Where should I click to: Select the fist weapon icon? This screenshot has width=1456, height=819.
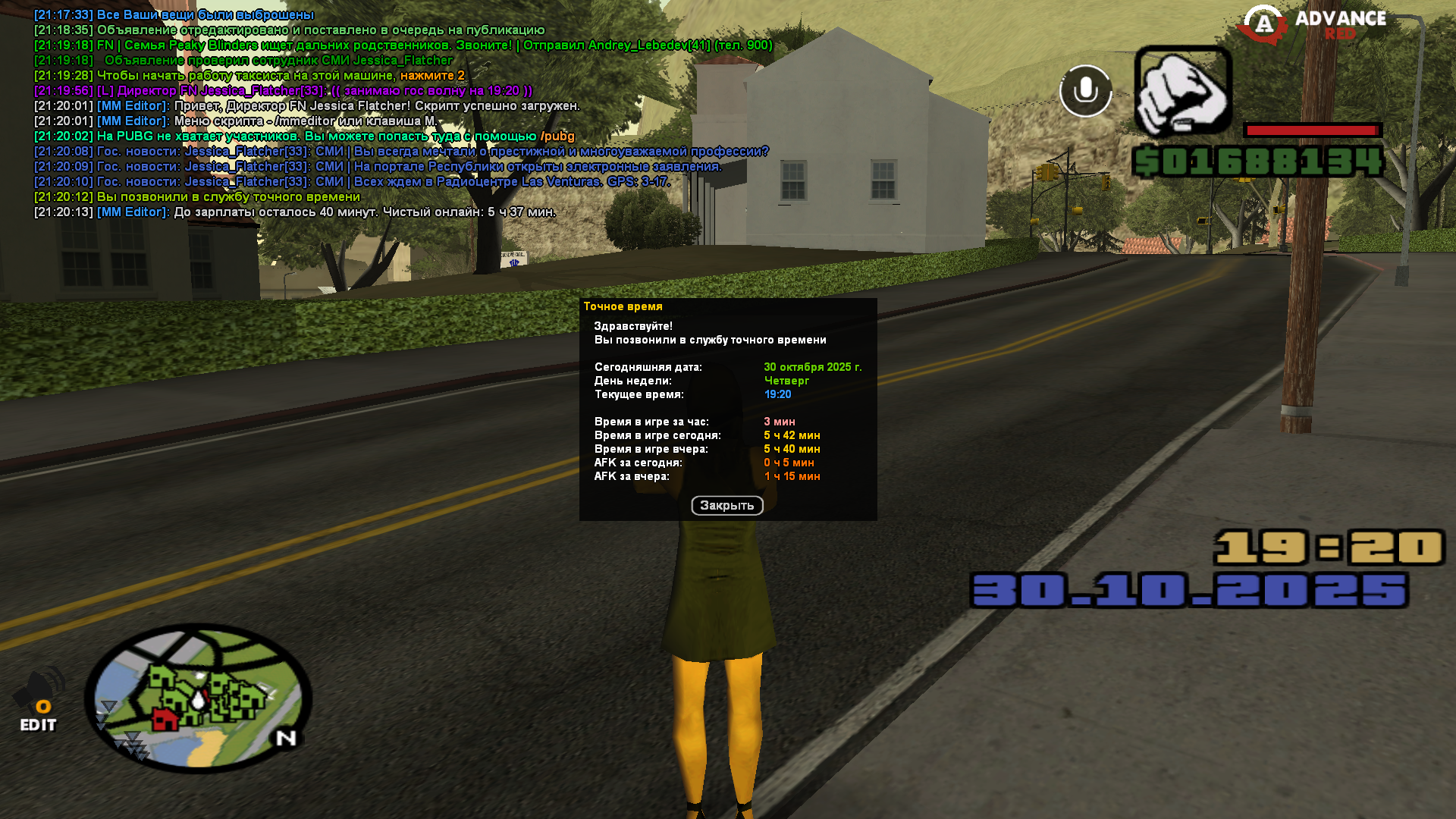[1182, 93]
